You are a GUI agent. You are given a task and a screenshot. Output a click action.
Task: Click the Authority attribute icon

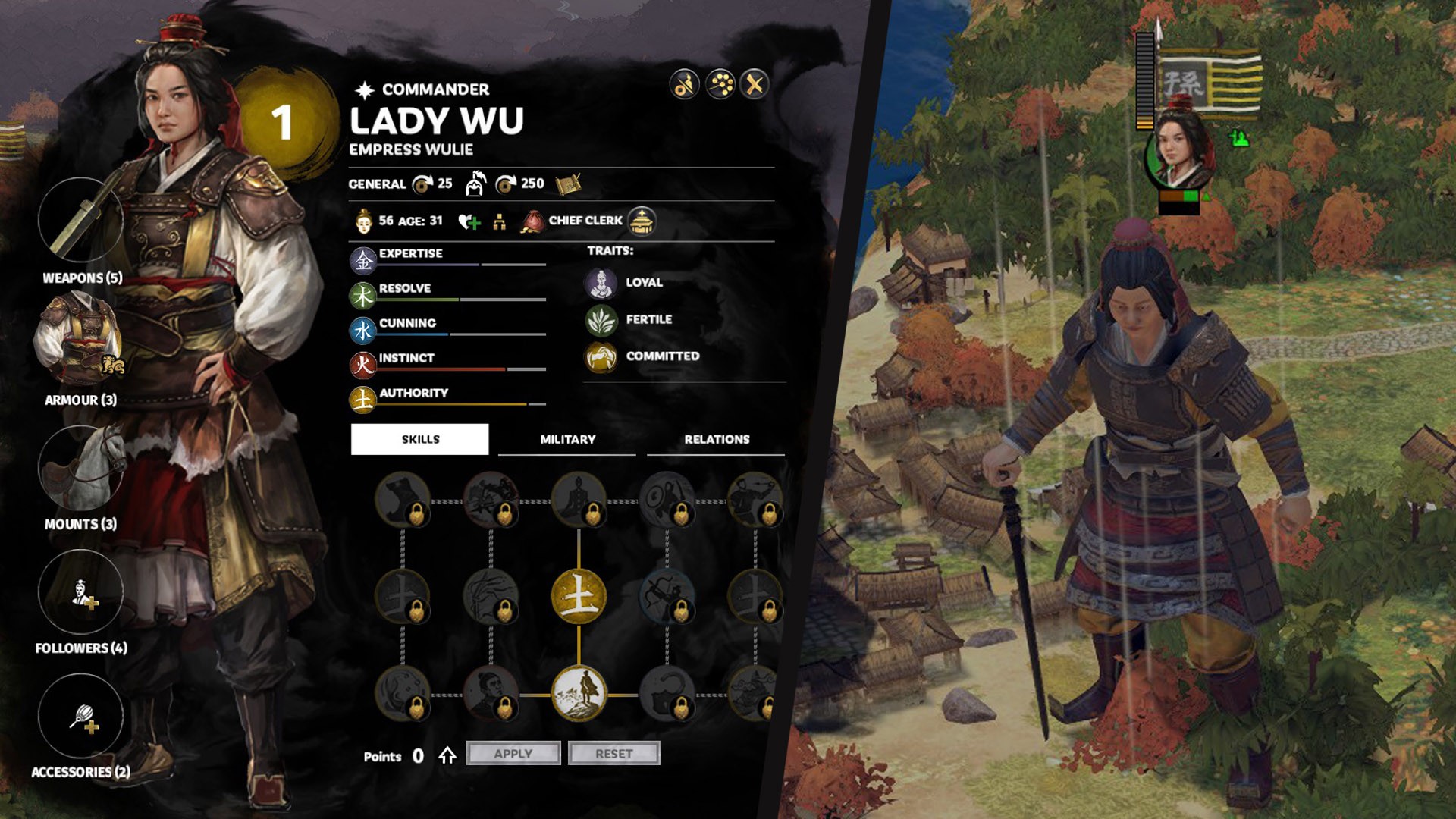coord(363,400)
